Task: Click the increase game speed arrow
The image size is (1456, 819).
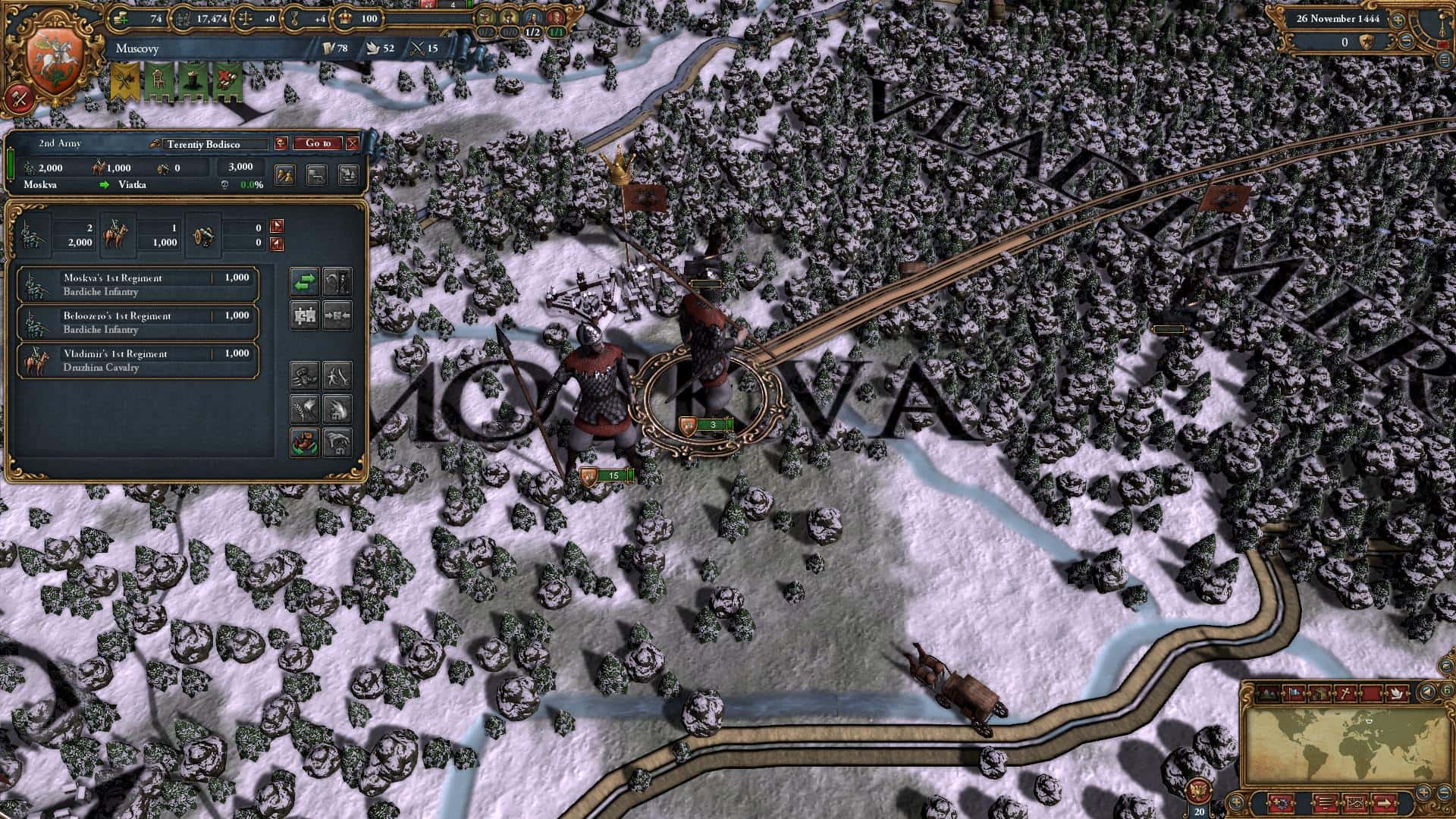Action: pyautogui.click(x=1398, y=20)
